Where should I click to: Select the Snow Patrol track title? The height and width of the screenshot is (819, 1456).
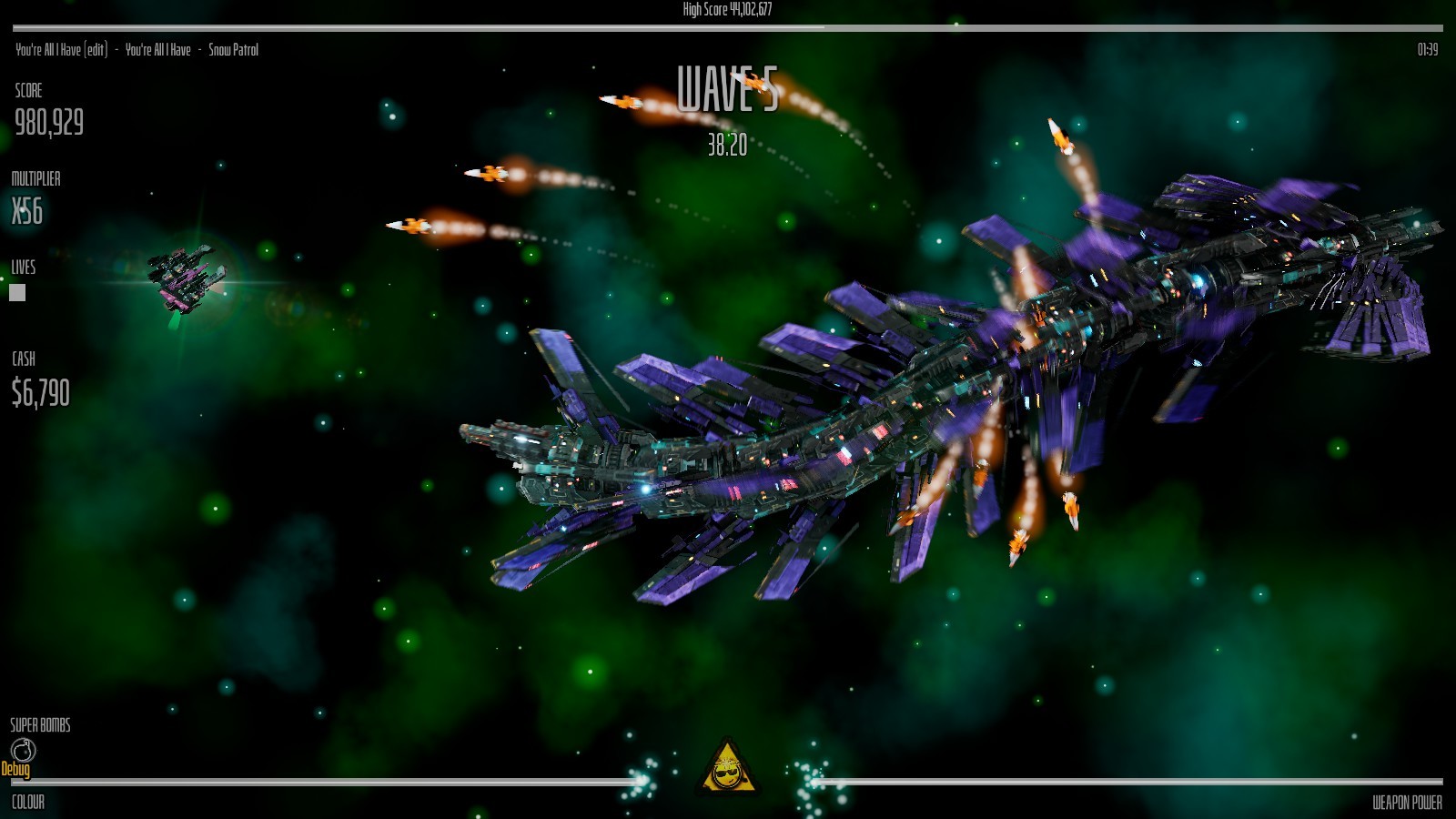point(232,50)
